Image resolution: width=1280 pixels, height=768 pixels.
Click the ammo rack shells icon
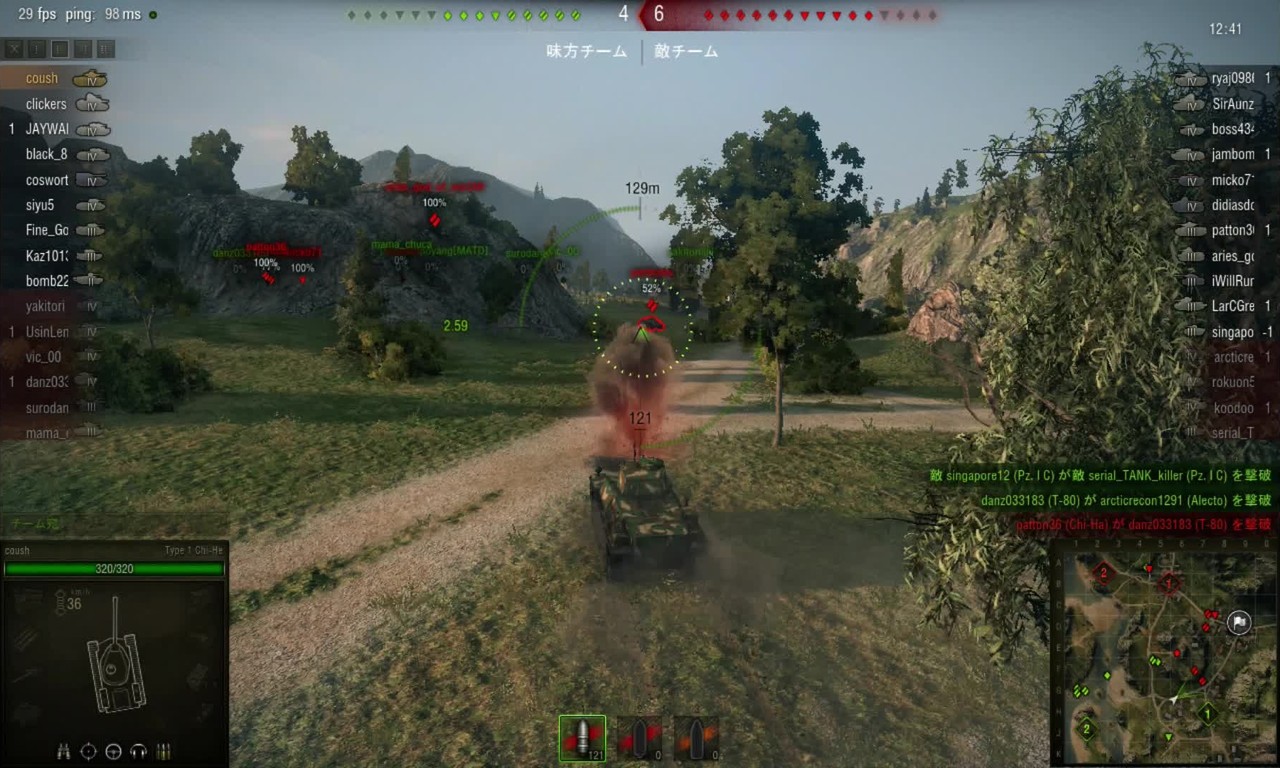pyautogui.click(x=163, y=751)
